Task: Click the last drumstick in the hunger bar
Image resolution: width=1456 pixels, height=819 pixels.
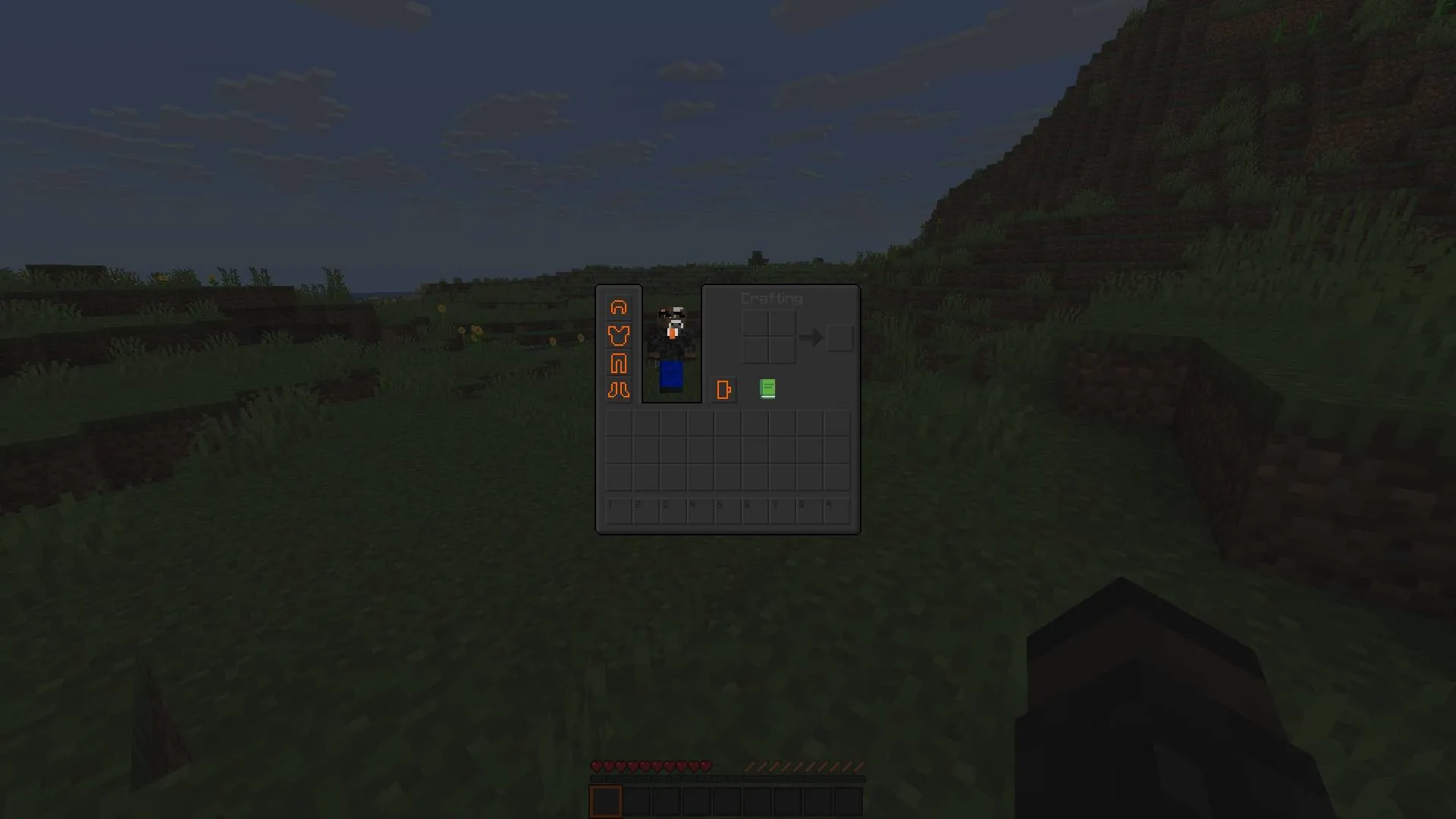Action: click(x=857, y=766)
